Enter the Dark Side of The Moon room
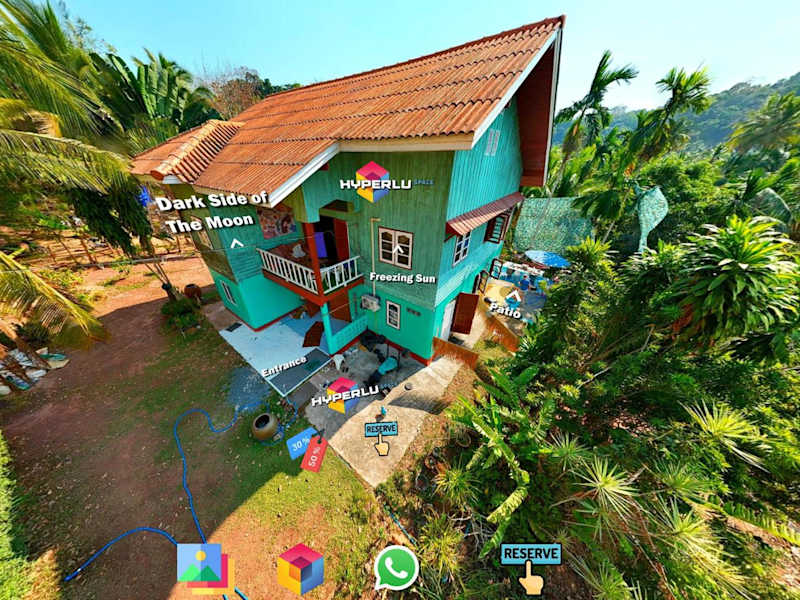 point(211,212)
